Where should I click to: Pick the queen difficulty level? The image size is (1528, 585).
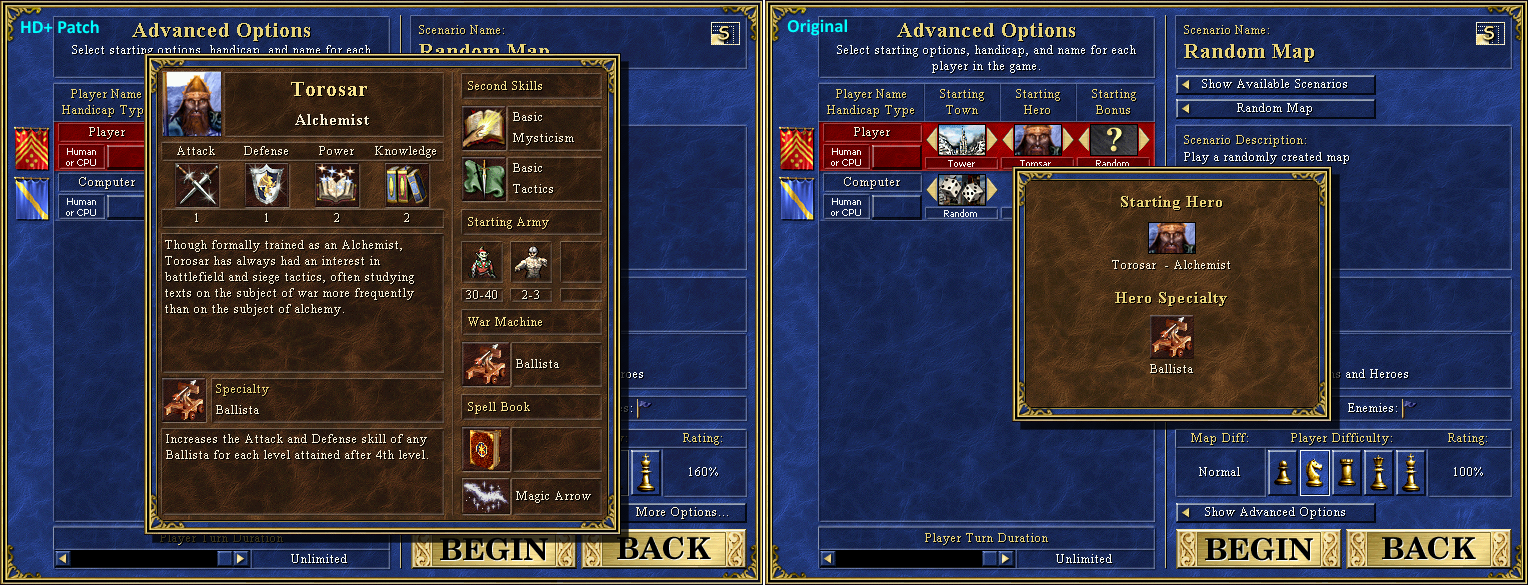click(x=1379, y=472)
